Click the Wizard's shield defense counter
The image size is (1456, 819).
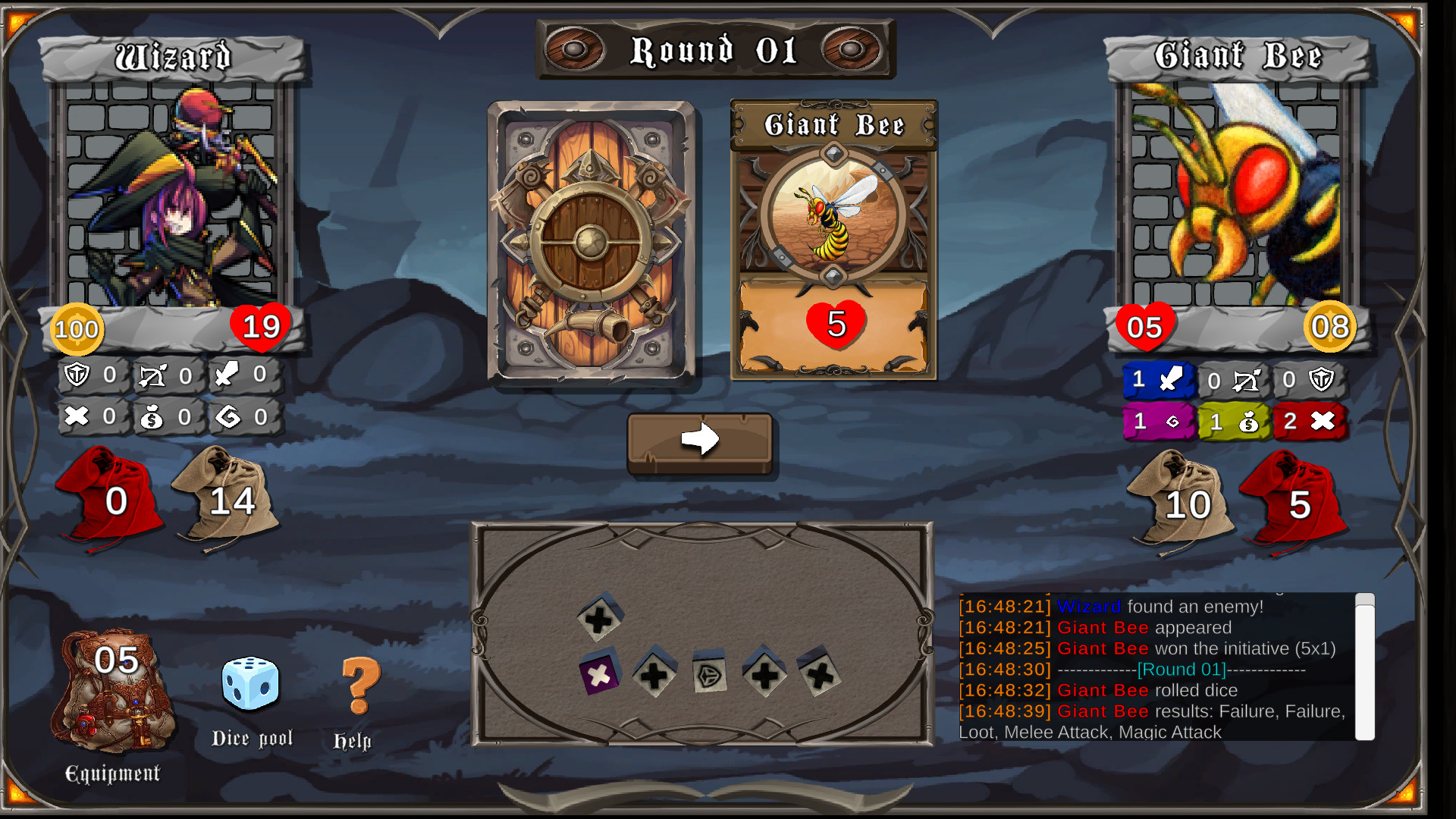click(x=91, y=374)
